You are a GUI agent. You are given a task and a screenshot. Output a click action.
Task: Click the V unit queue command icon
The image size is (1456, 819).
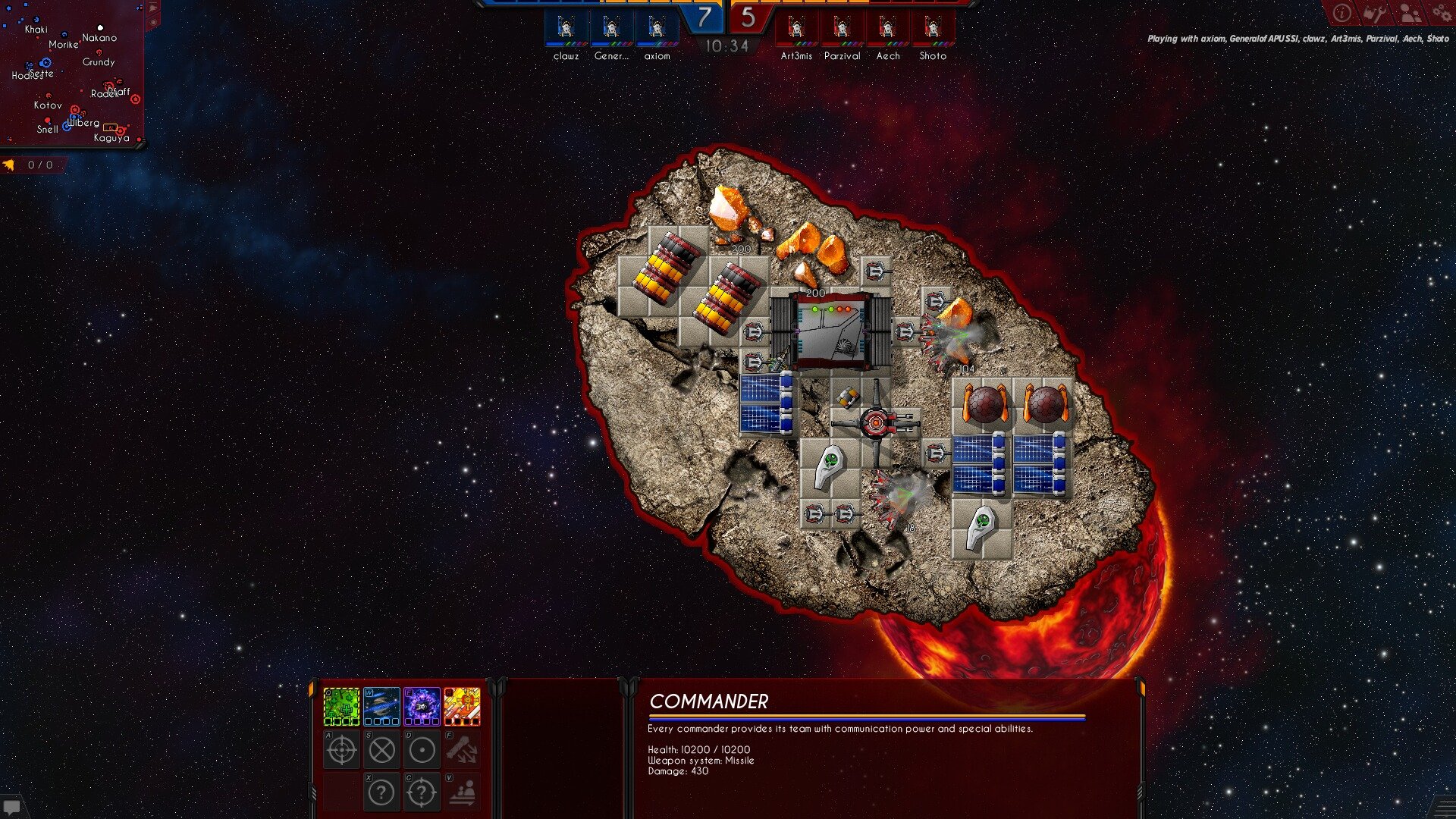(x=462, y=792)
